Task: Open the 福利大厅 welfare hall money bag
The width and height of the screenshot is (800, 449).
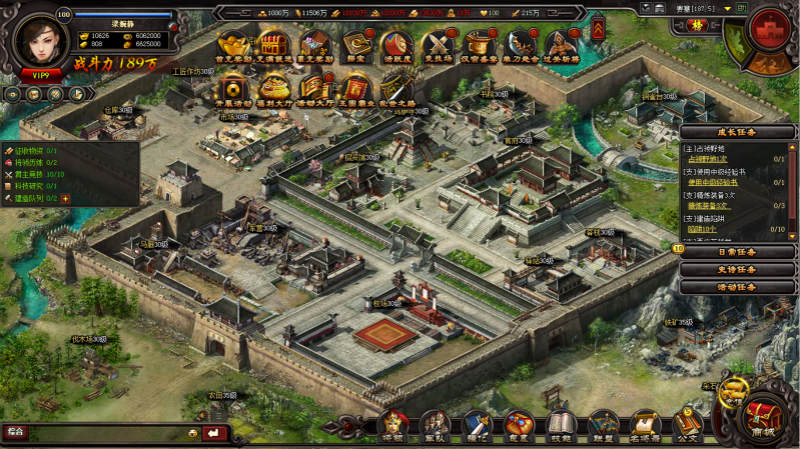Action: (x=273, y=88)
